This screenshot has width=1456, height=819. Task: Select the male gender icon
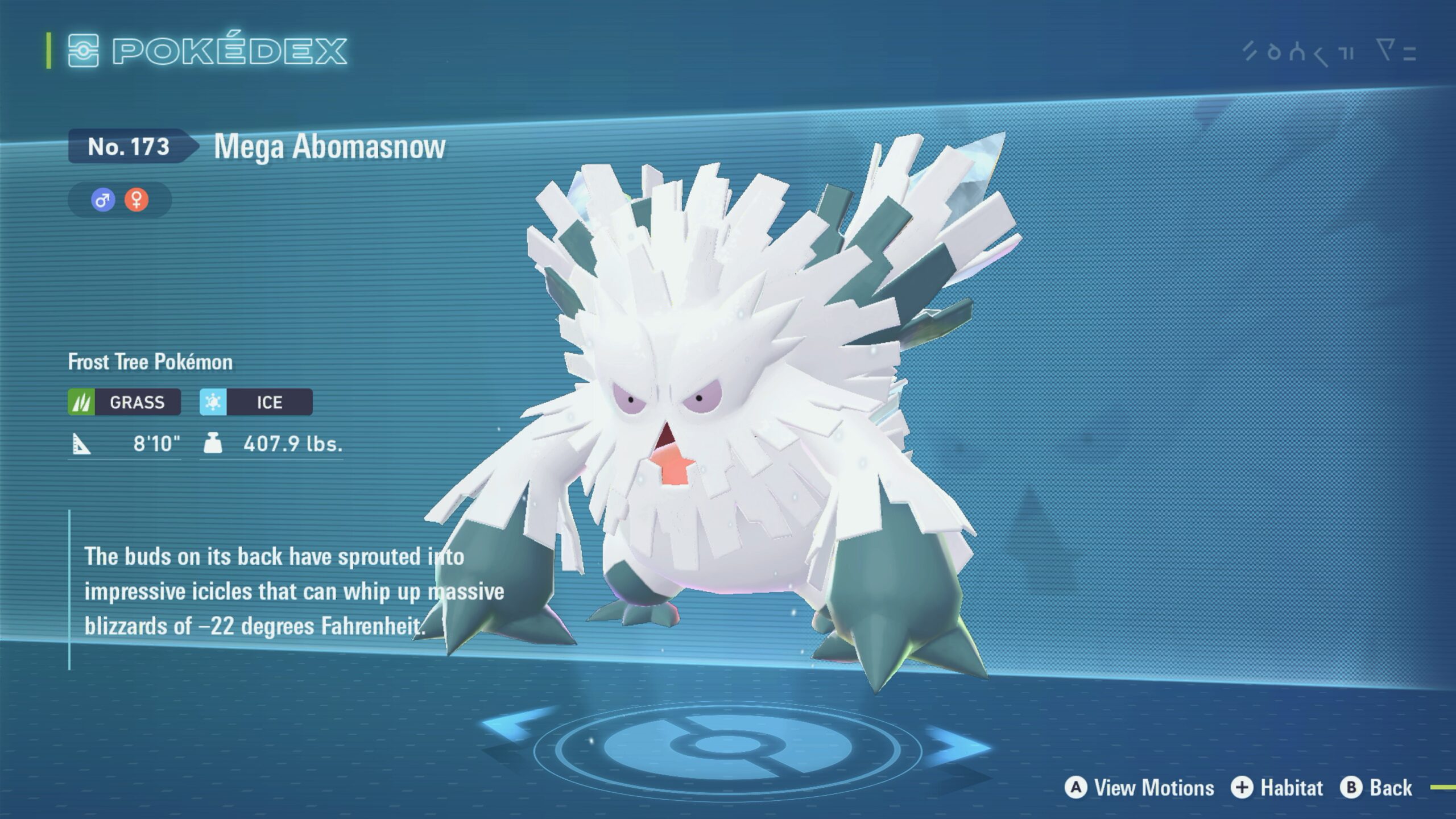(x=103, y=200)
